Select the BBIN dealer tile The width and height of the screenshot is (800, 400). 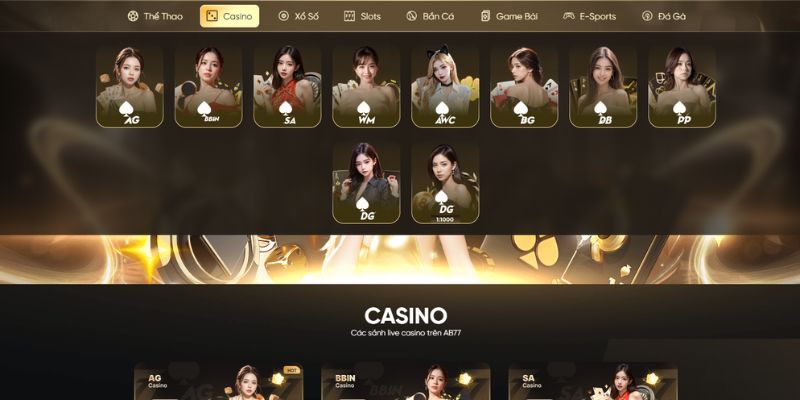pyautogui.click(x=208, y=87)
